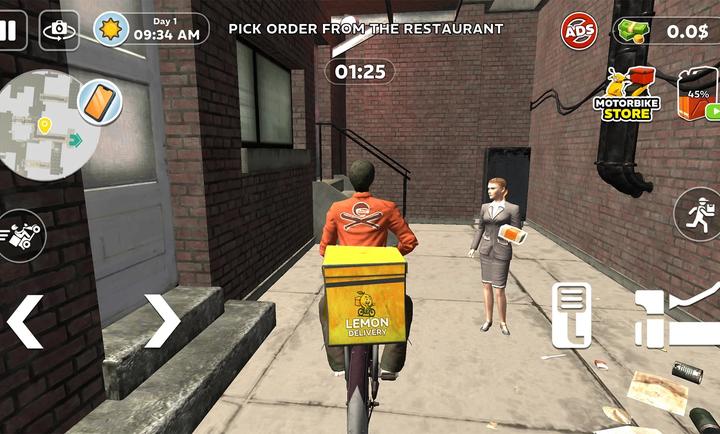
Task: Switch the camera view
Action: (59, 30)
